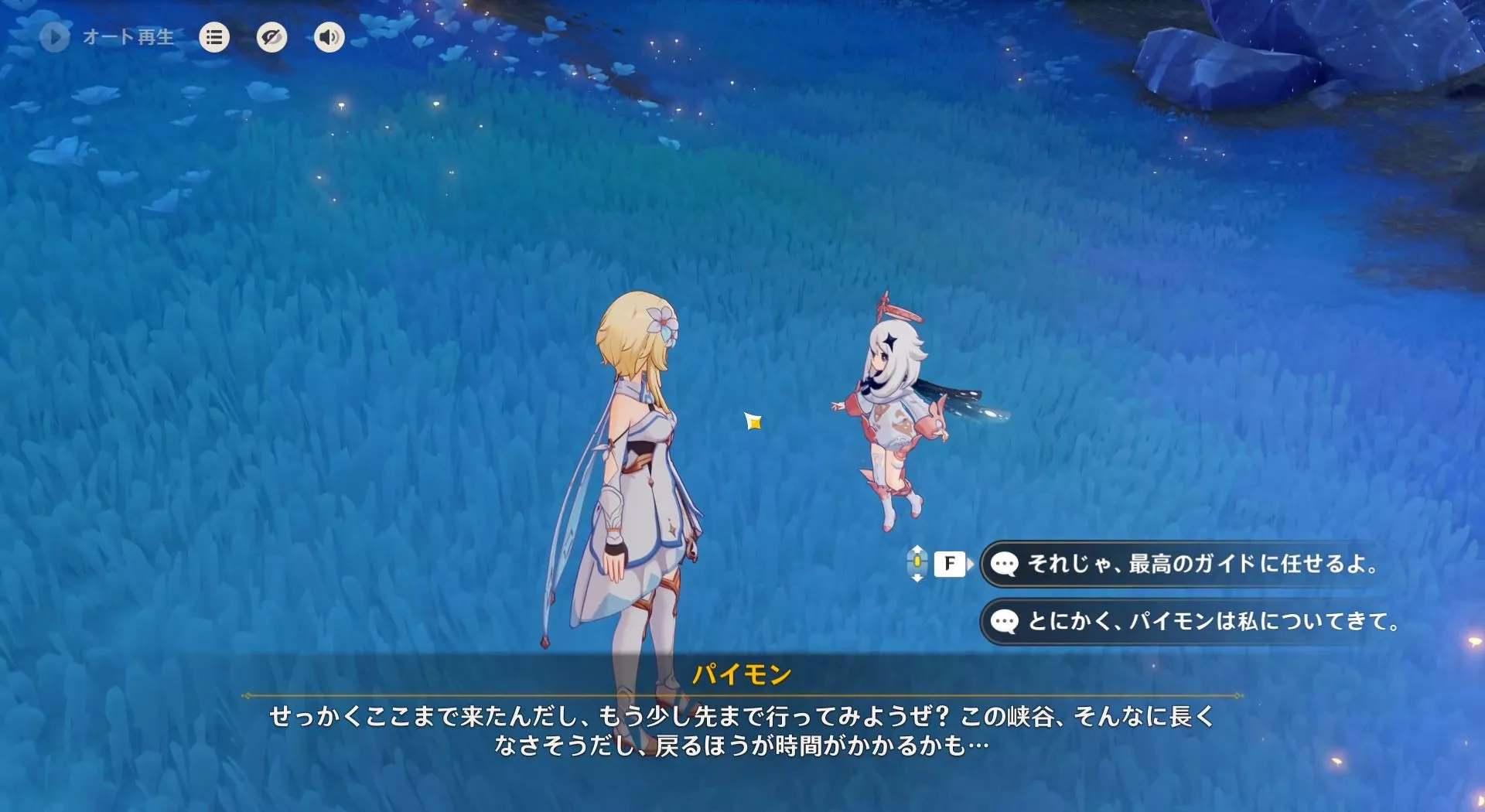Toggle the interface visibility with the crossed-eye button
The image size is (1485, 812).
point(271,36)
